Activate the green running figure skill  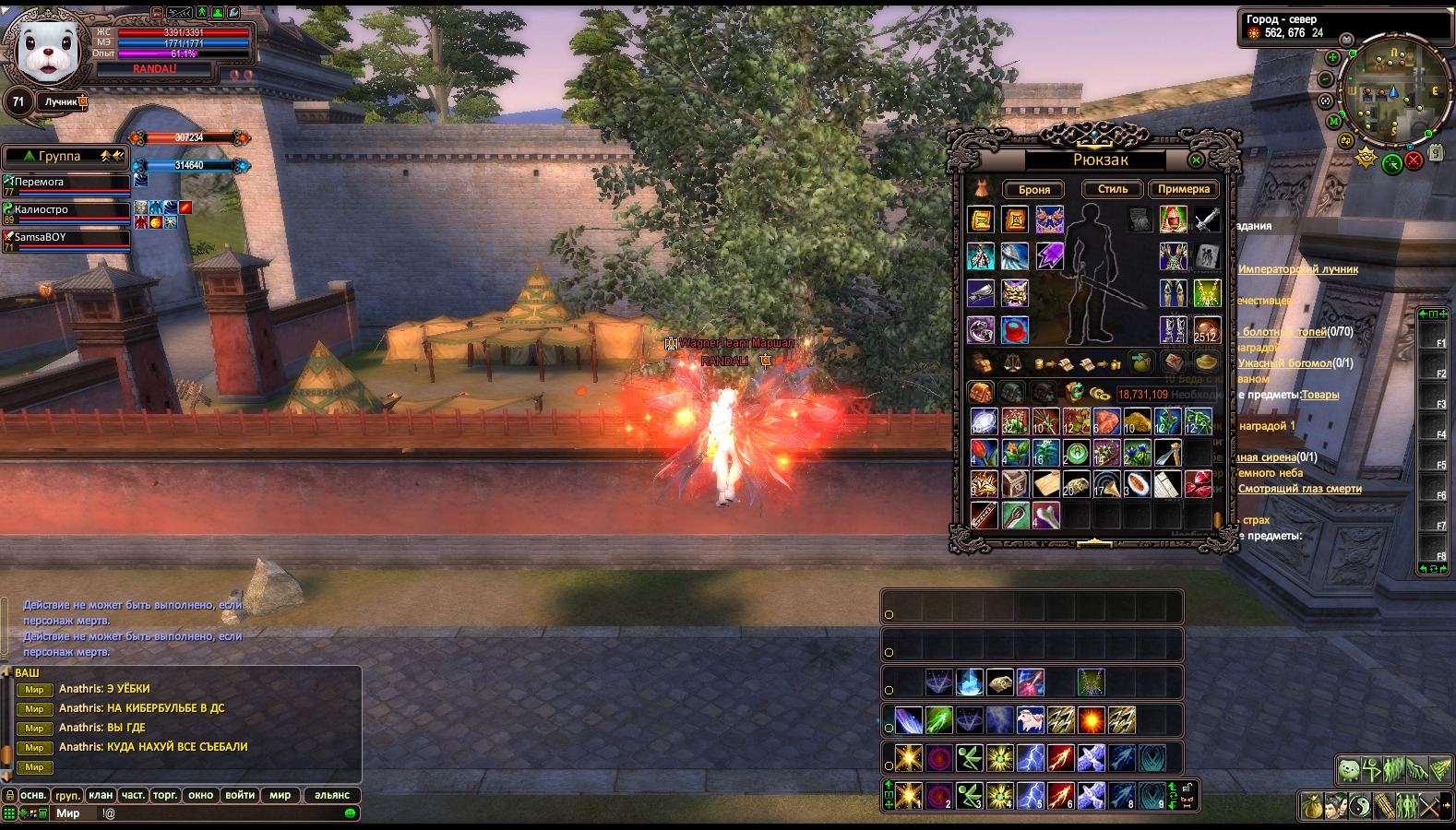[970, 795]
